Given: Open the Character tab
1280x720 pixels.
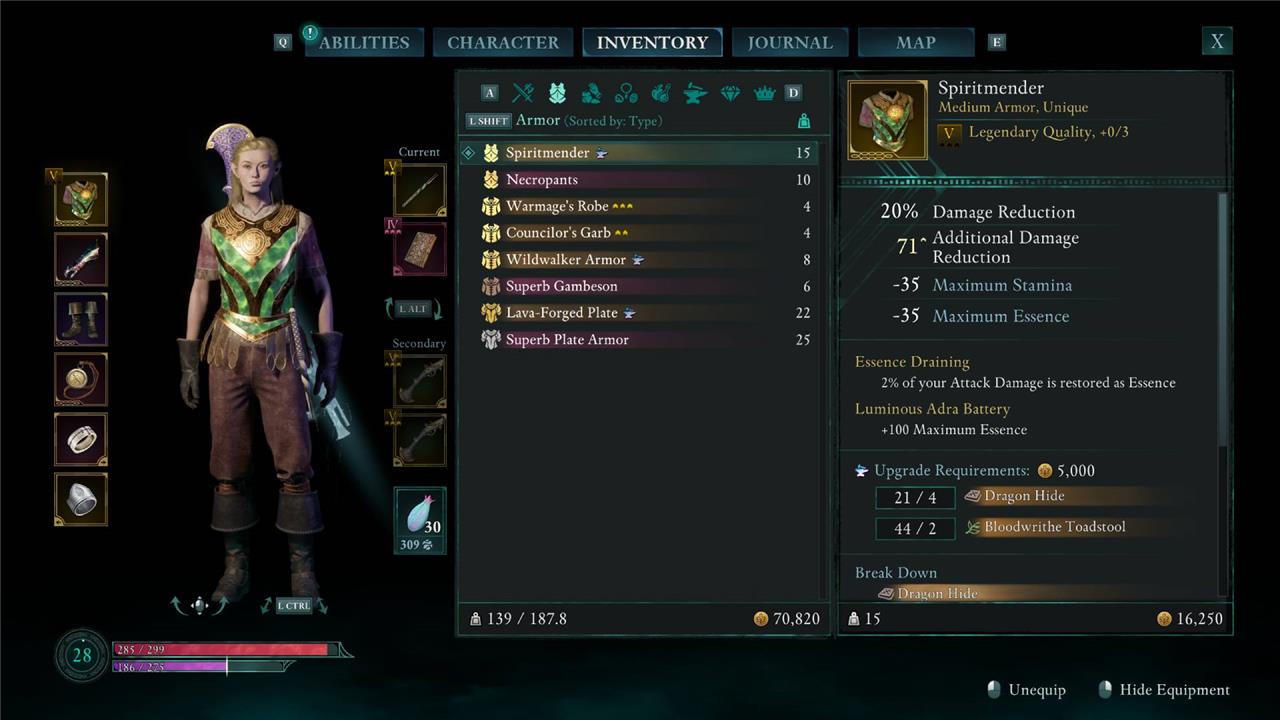Looking at the screenshot, I should pyautogui.click(x=503, y=42).
